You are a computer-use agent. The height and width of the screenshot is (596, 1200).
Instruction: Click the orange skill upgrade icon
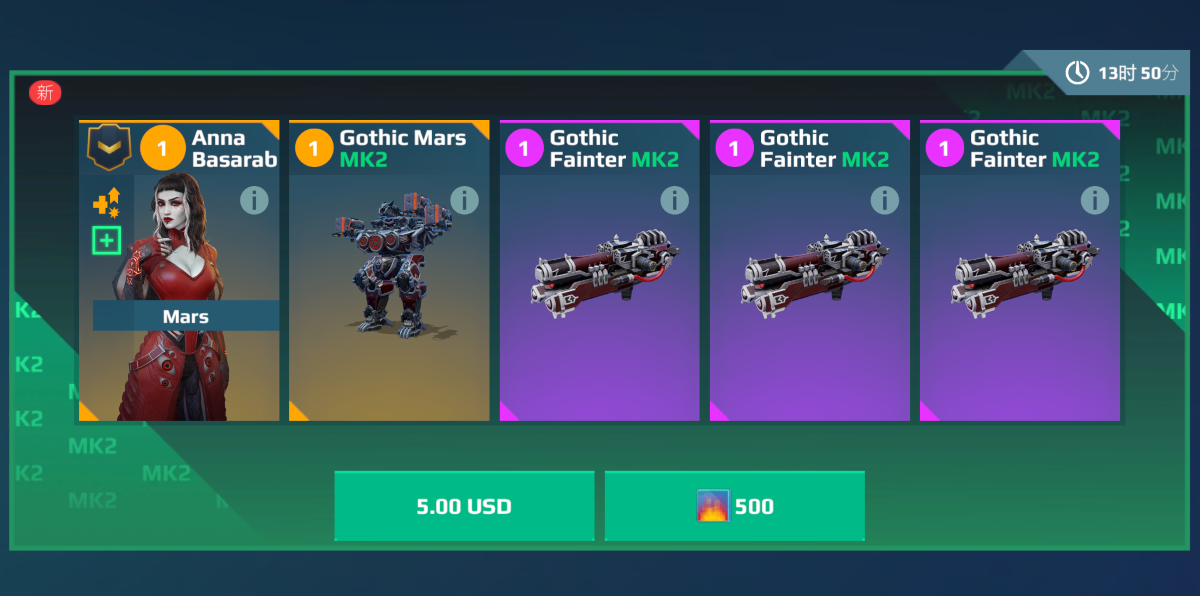[x=106, y=203]
